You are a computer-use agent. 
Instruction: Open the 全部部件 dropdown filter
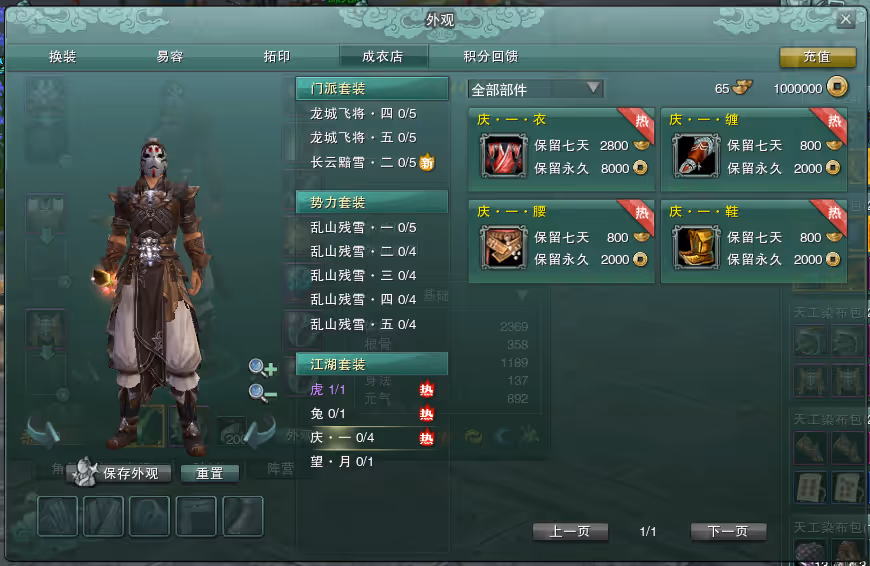click(536, 89)
